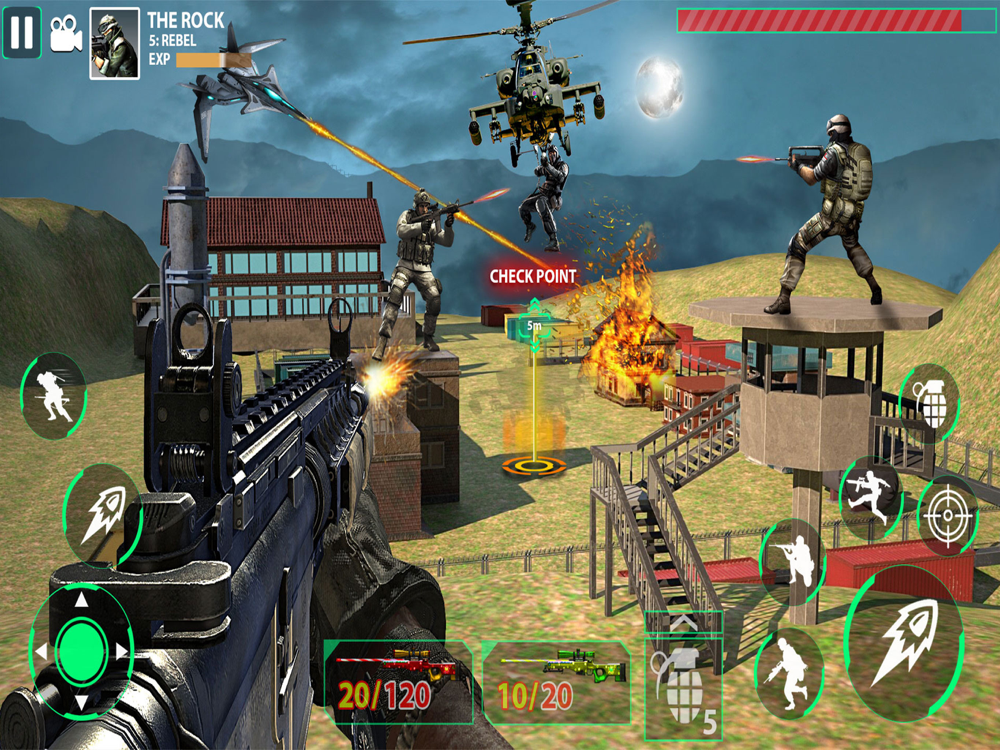Select the red rifle with 20/120 ammo

pyautogui.click(x=398, y=681)
